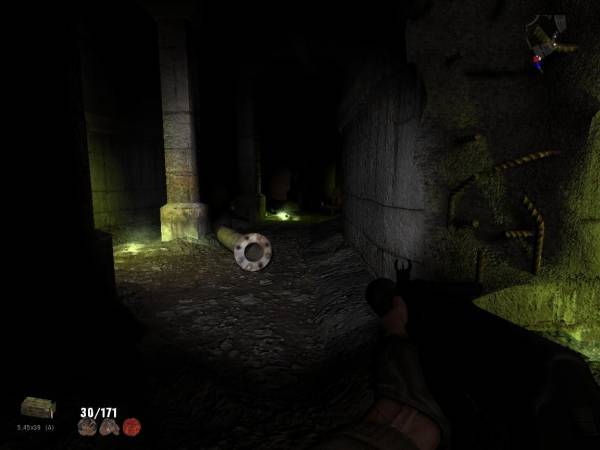The image size is (600, 450).
Task: Open the compass indicator in the corner
Action: (x=545, y=38)
